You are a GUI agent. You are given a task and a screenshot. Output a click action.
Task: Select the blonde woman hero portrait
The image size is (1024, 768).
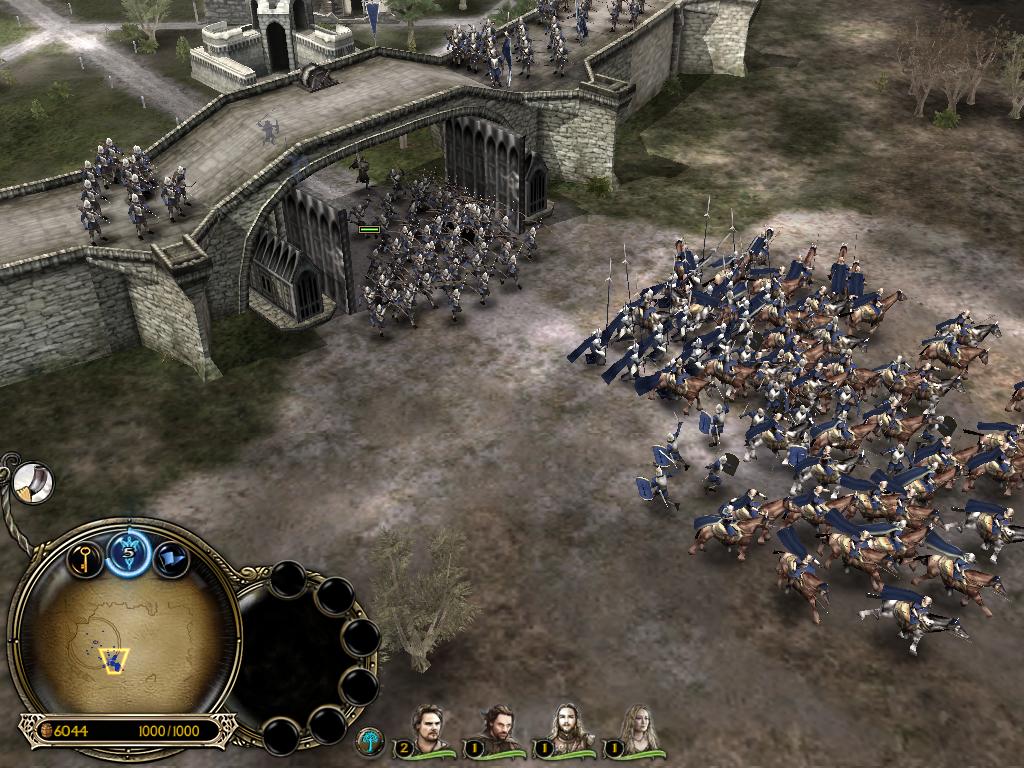(636, 730)
